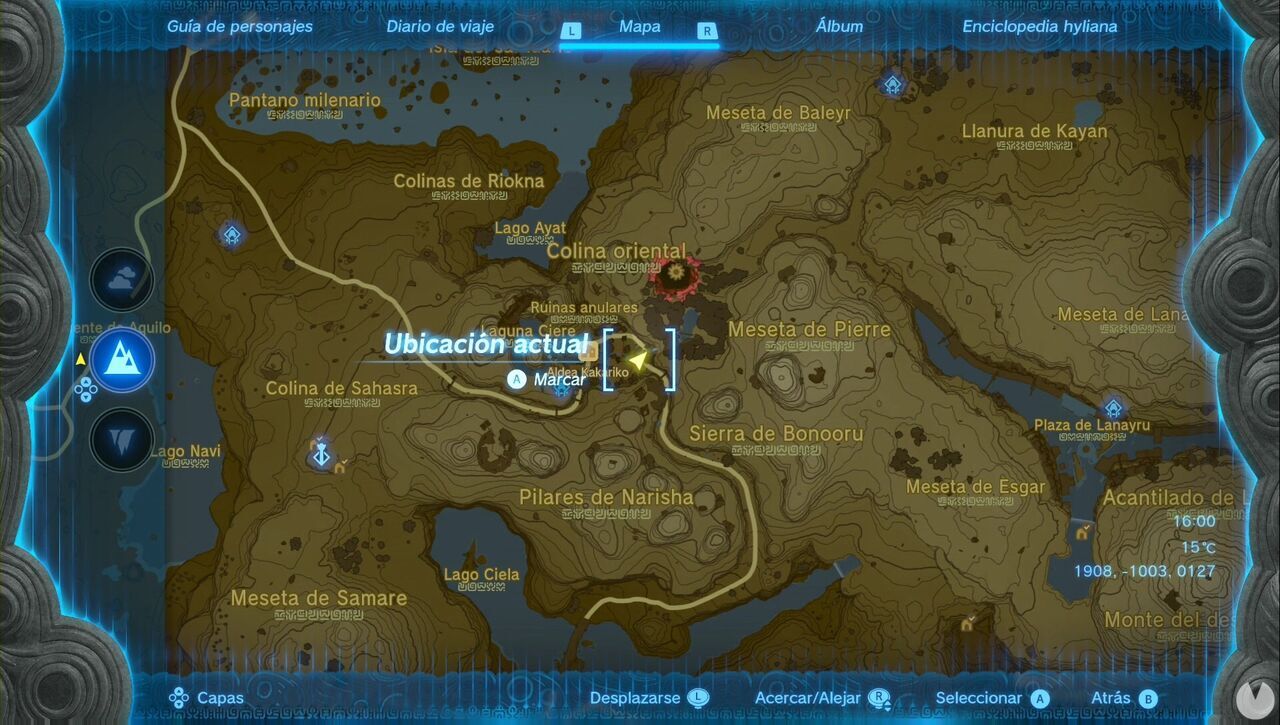1280x725 pixels.
Task: Select the shrine icon near Plaza de Lanayru
Action: pos(1113,410)
